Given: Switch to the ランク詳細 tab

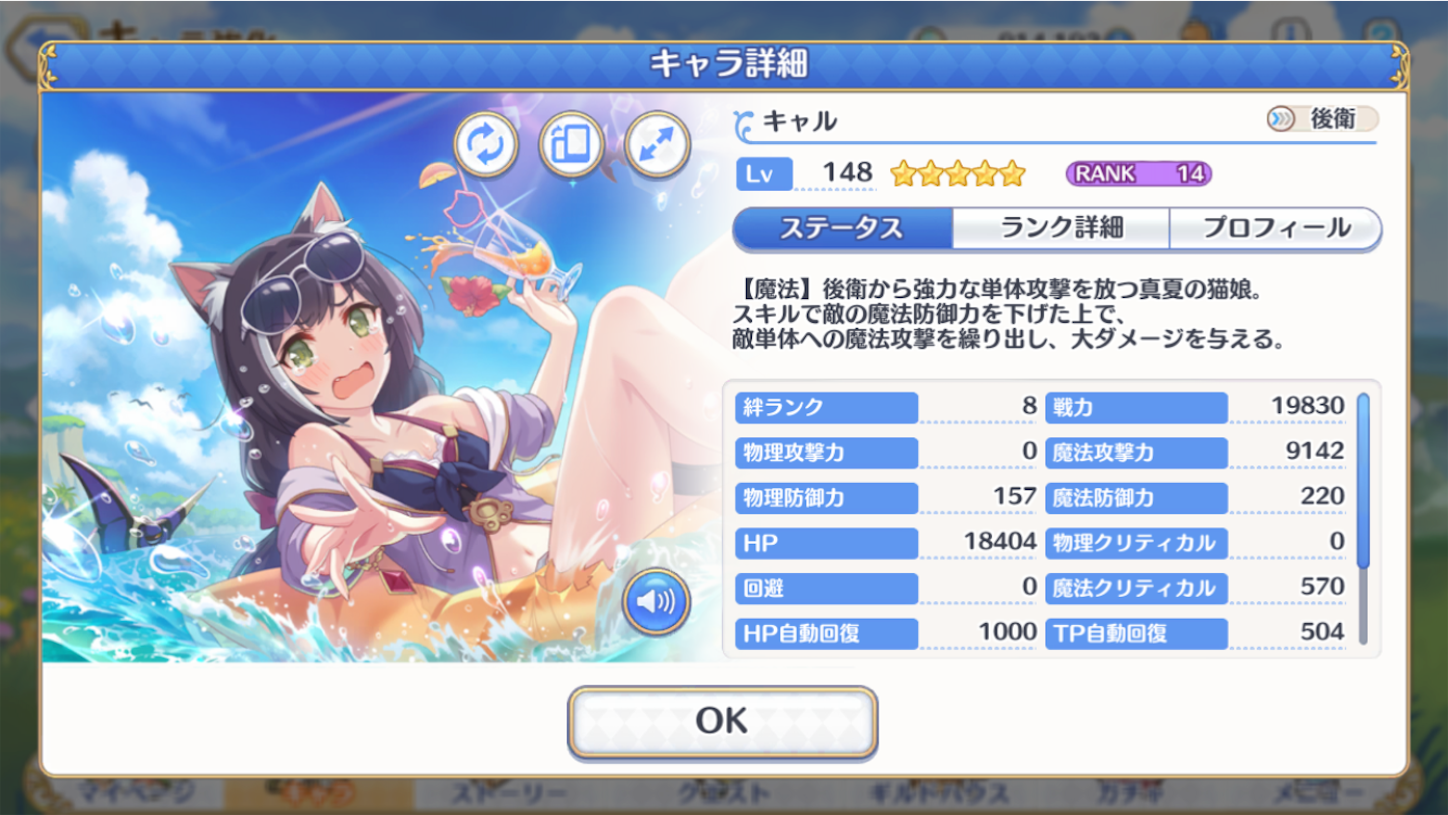Looking at the screenshot, I should (x=1062, y=228).
